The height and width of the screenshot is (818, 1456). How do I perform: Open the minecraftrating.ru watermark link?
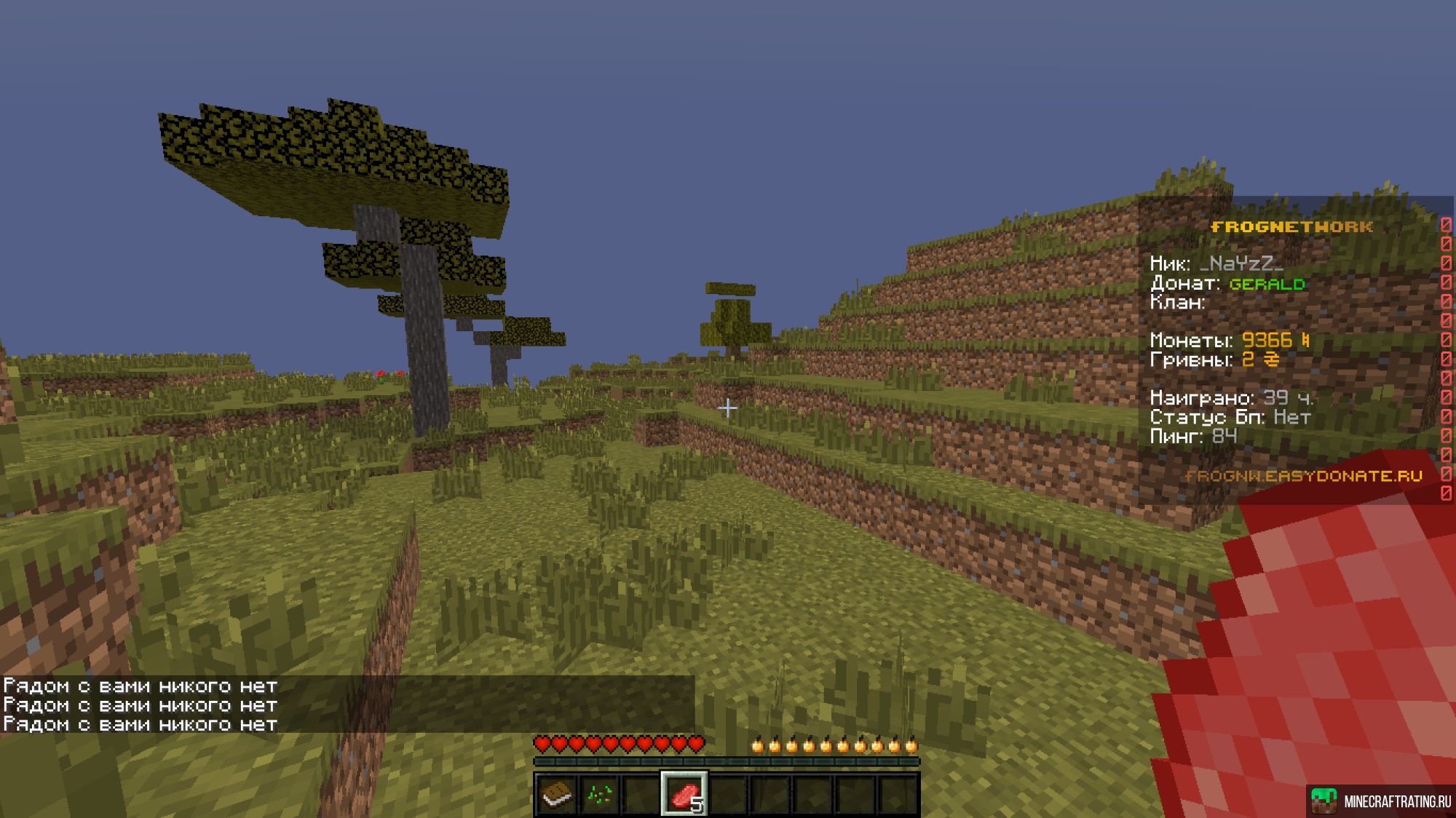(x=1381, y=801)
